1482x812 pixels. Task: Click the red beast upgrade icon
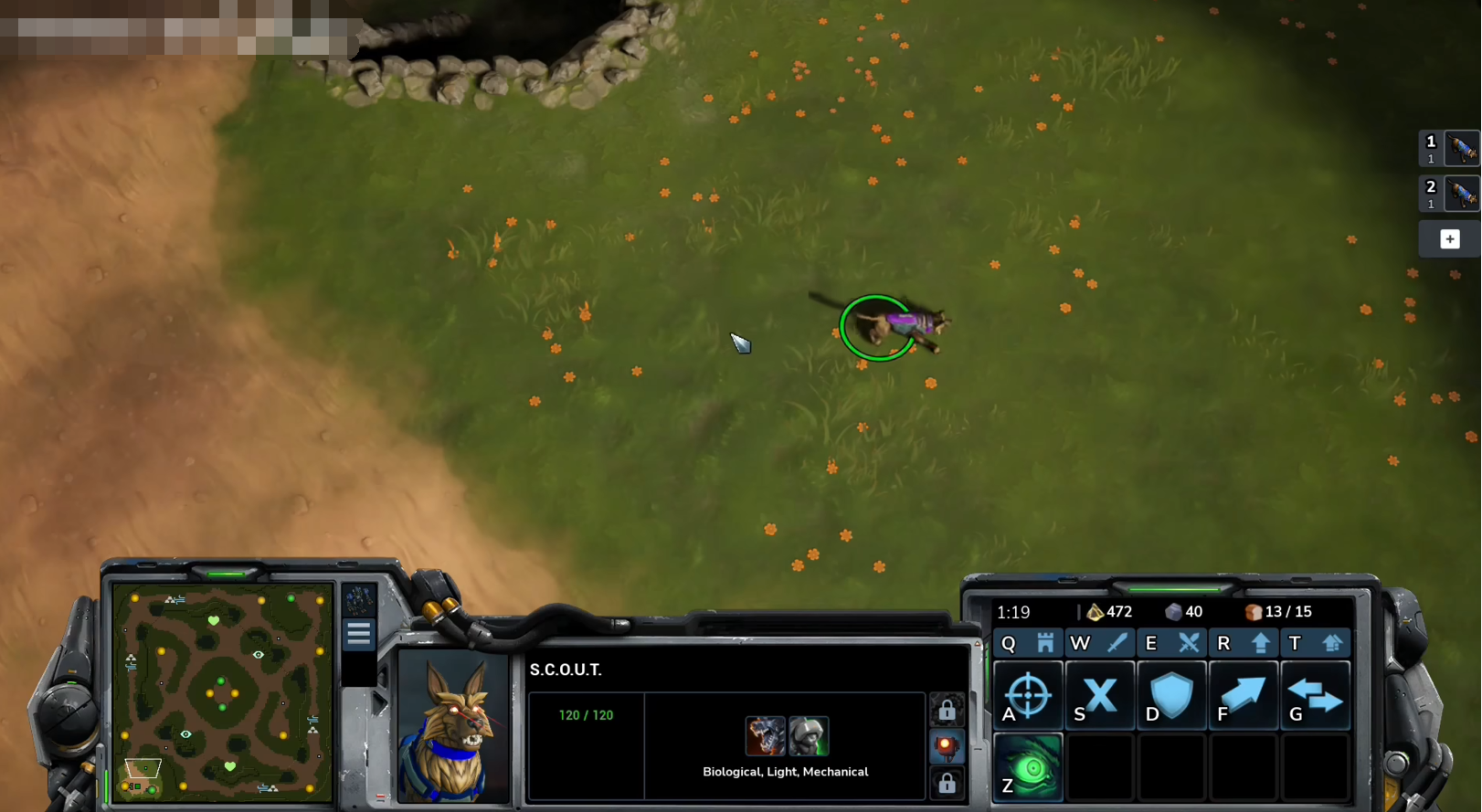point(765,736)
